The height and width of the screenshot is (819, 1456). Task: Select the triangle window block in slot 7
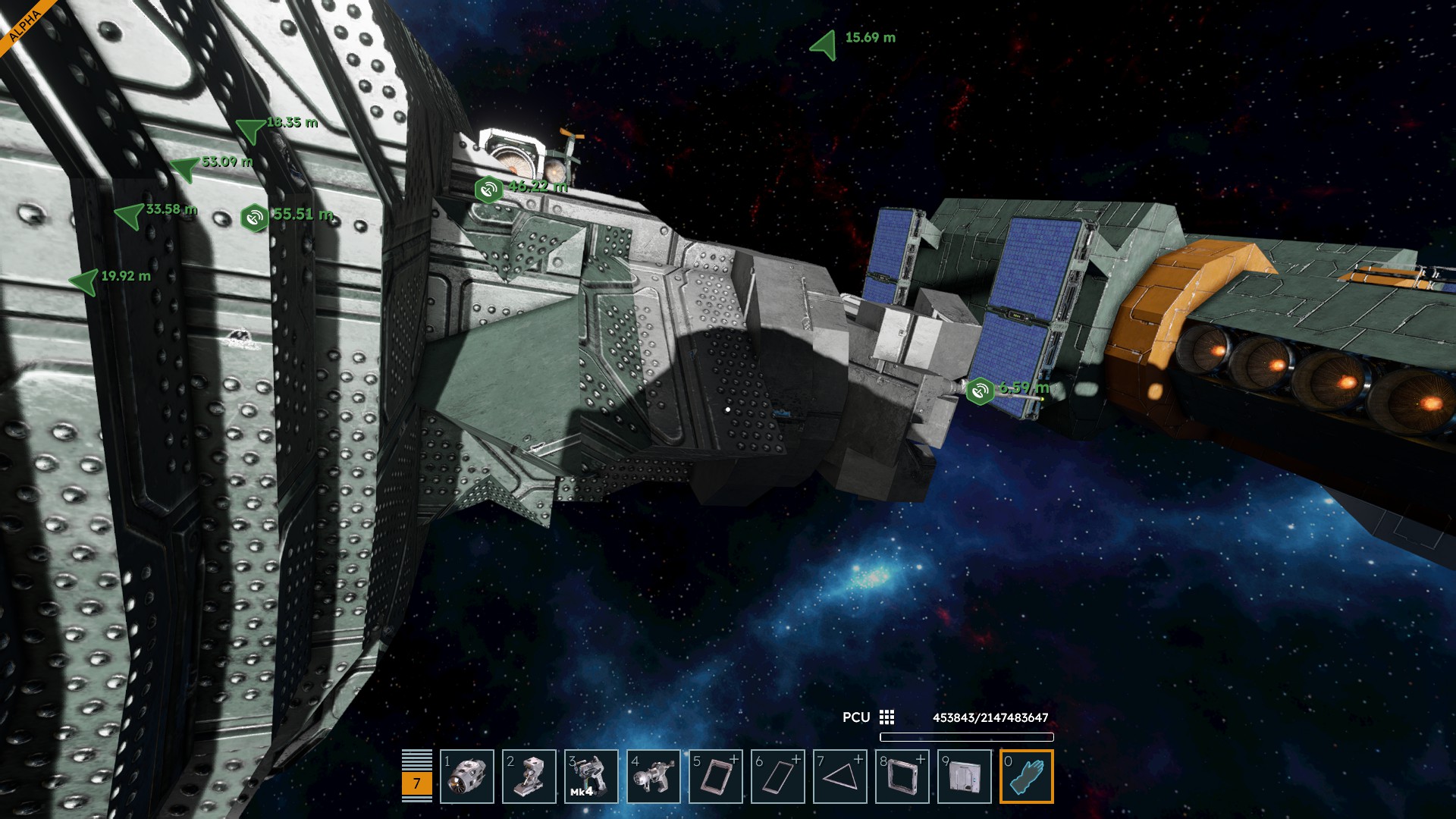pos(840,777)
